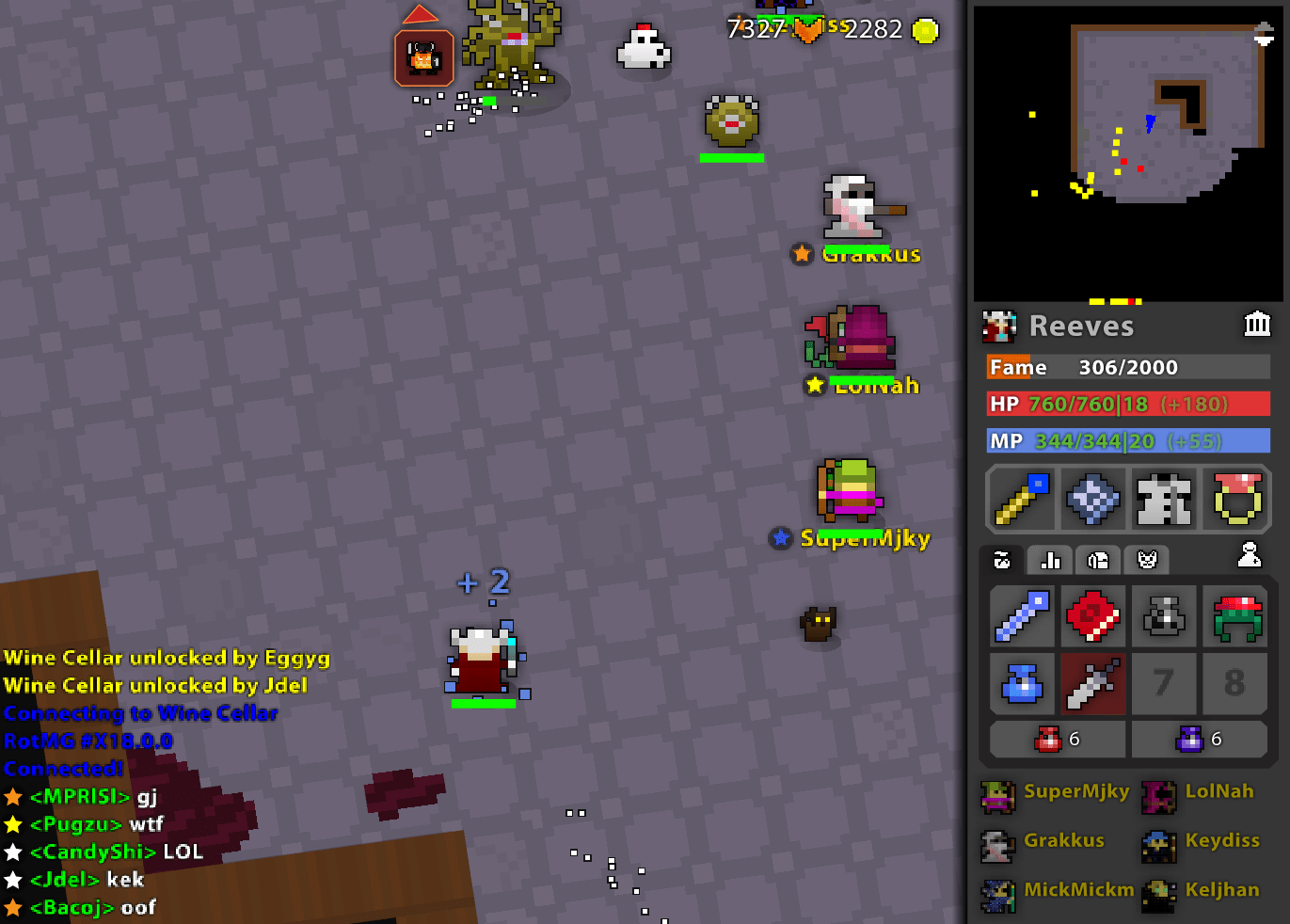Screen dimensions: 1290x924
Task: Select the equipped ring slot
Action: point(1235,499)
